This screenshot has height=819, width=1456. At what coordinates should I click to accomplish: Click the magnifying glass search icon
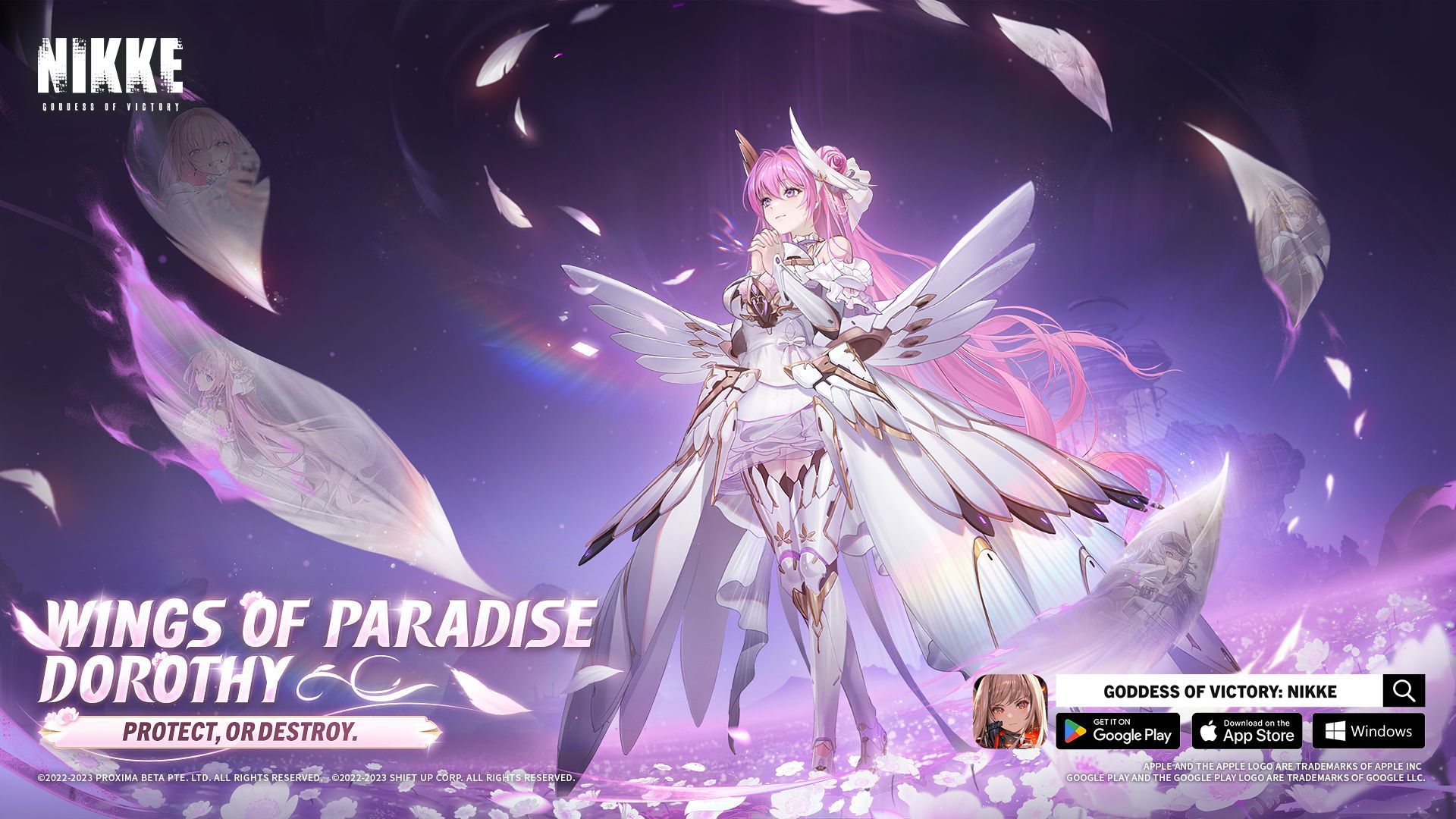[1404, 691]
